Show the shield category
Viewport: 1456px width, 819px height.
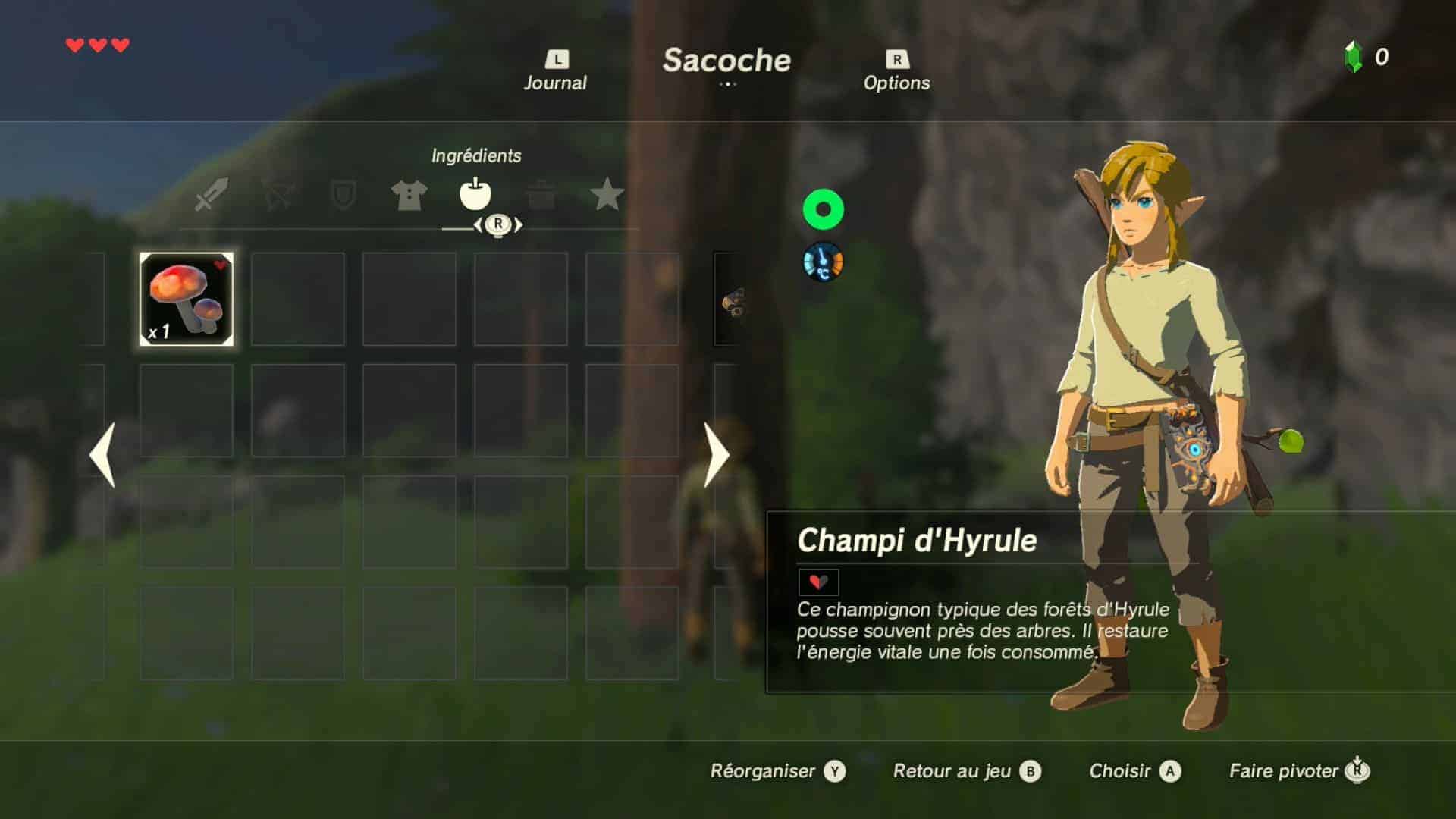click(343, 195)
